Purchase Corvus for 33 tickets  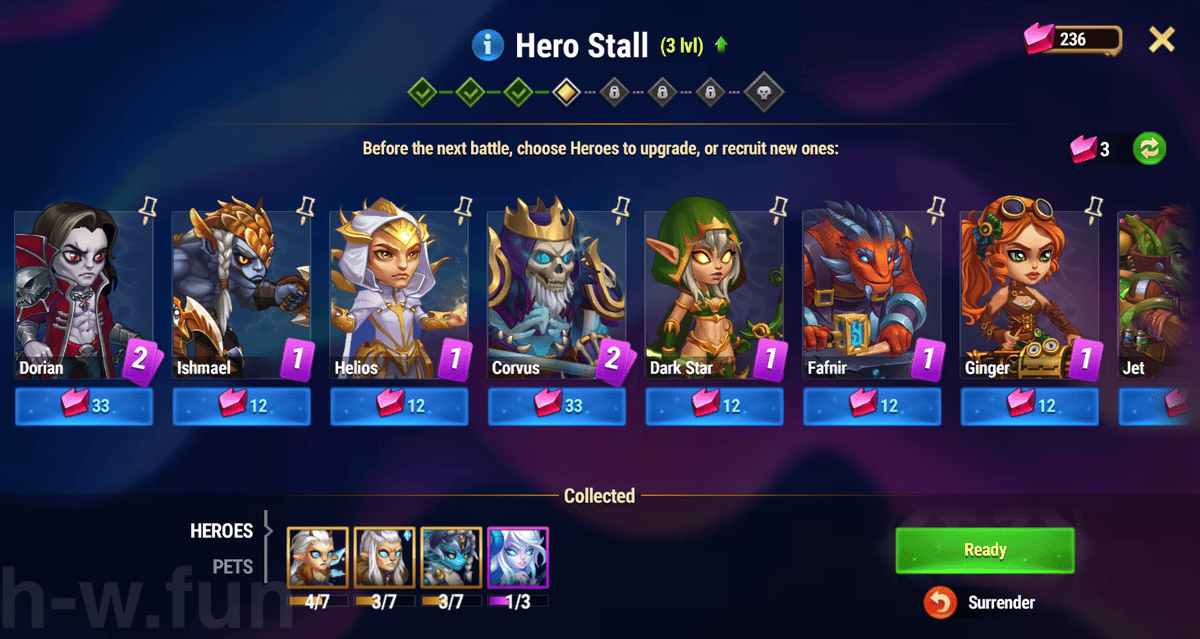coord(557,406)
